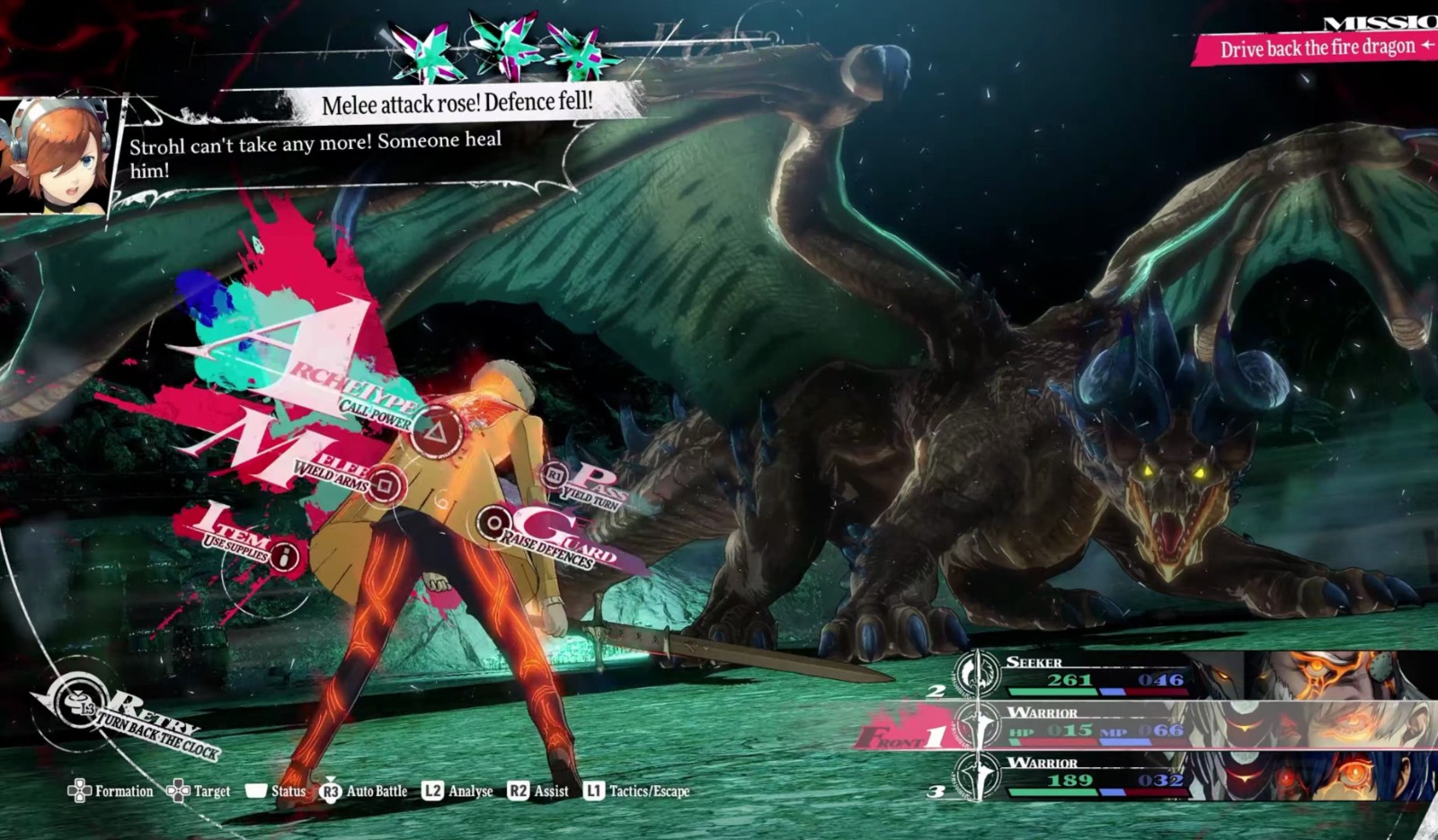Open Tactics/Escape

(x=637, y=791)
